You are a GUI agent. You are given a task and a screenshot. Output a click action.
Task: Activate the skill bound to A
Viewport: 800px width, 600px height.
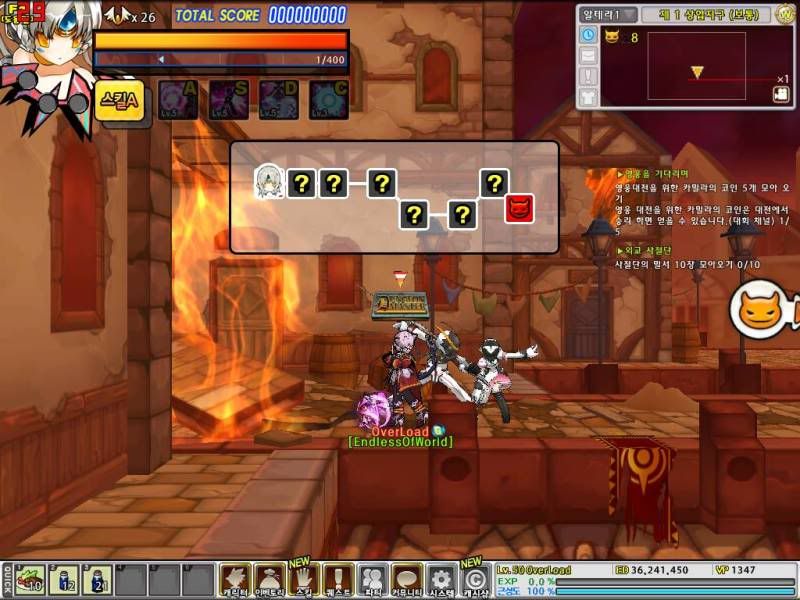click(178, 100)
